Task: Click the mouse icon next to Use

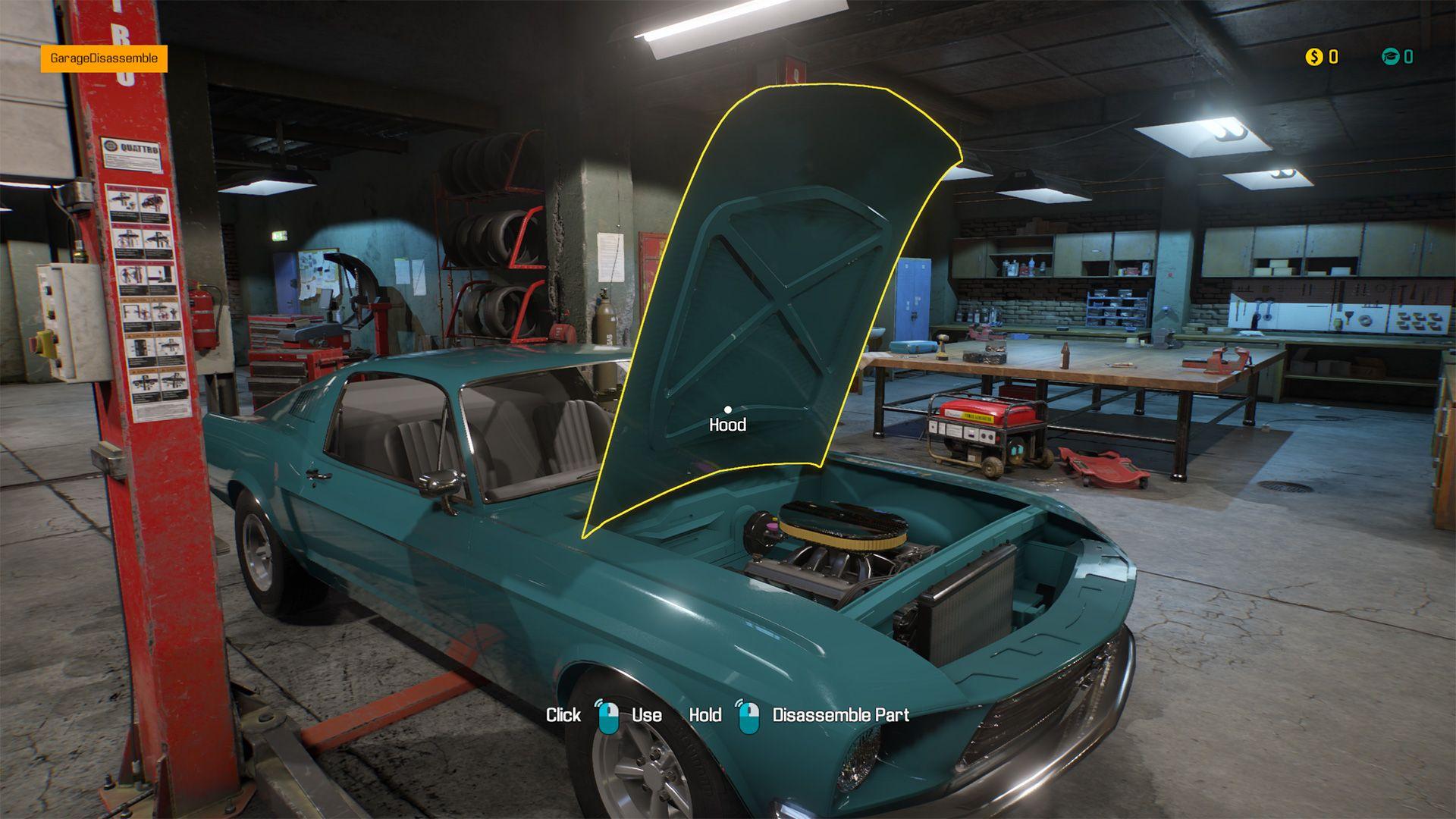Action: (x=610, y=714)
